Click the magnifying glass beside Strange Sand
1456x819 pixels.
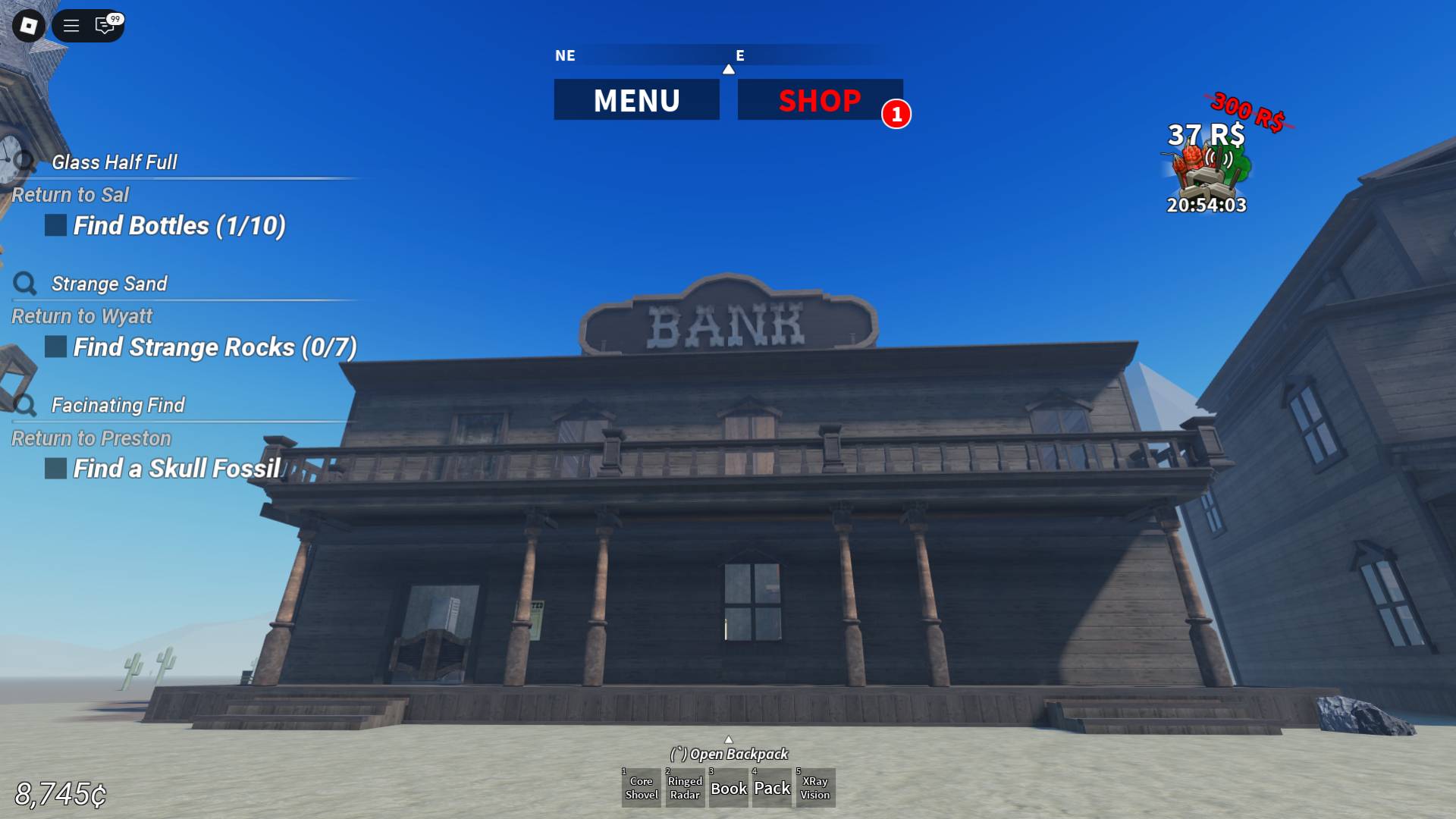(25, 283)
